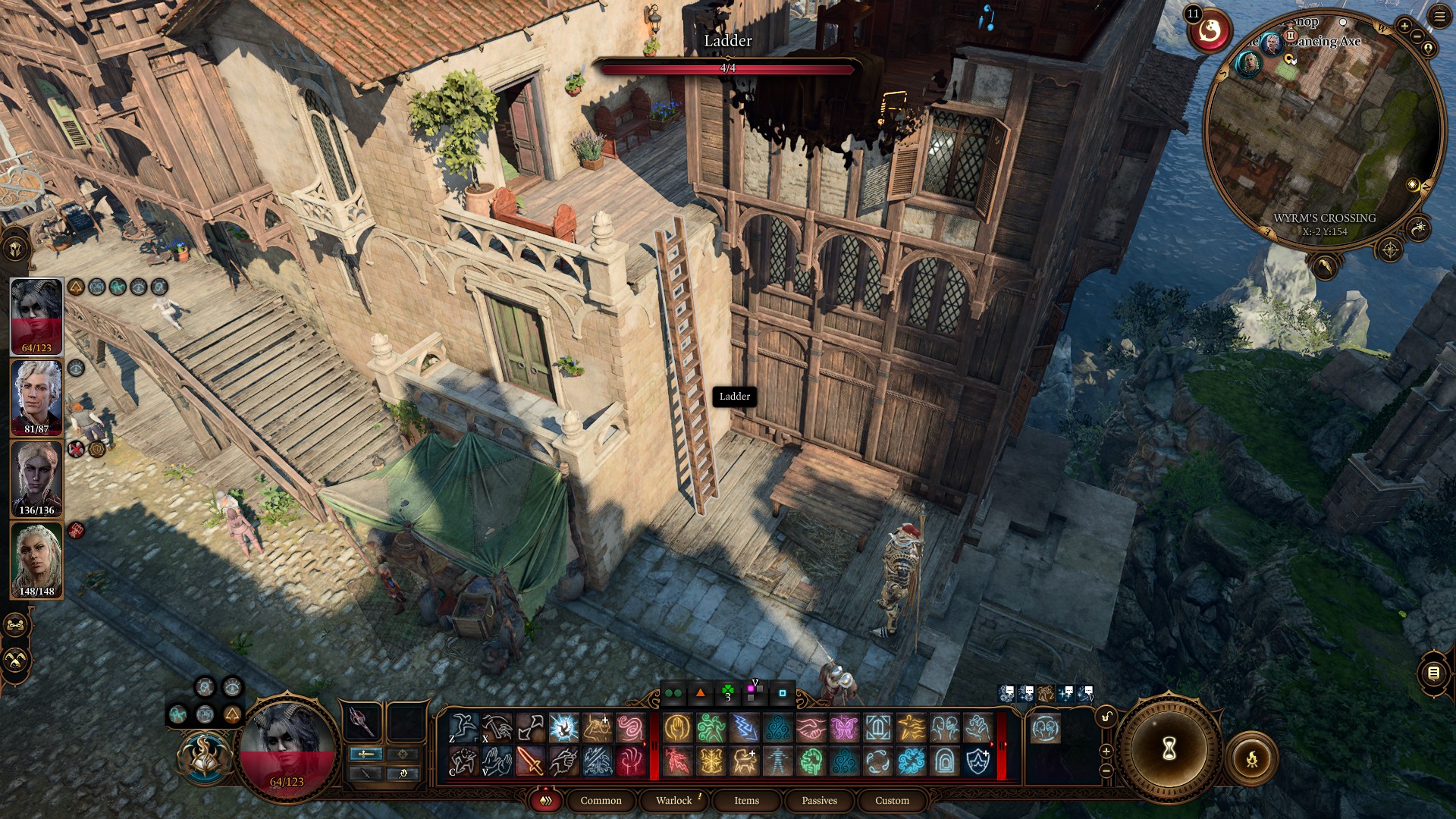Open the game menu via hamburger icon
Image resolution: width=1456 pixels, height=819 pixels.
click(x=1439, y=17)
